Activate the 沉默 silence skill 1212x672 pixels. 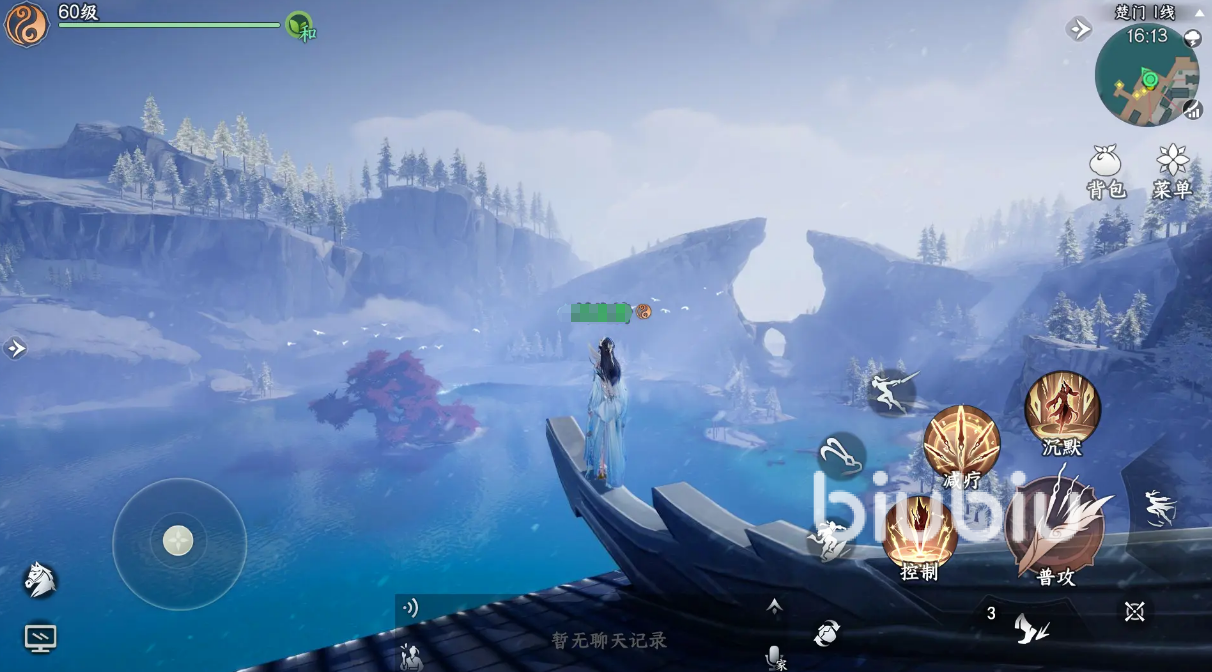pos(1062,410)
